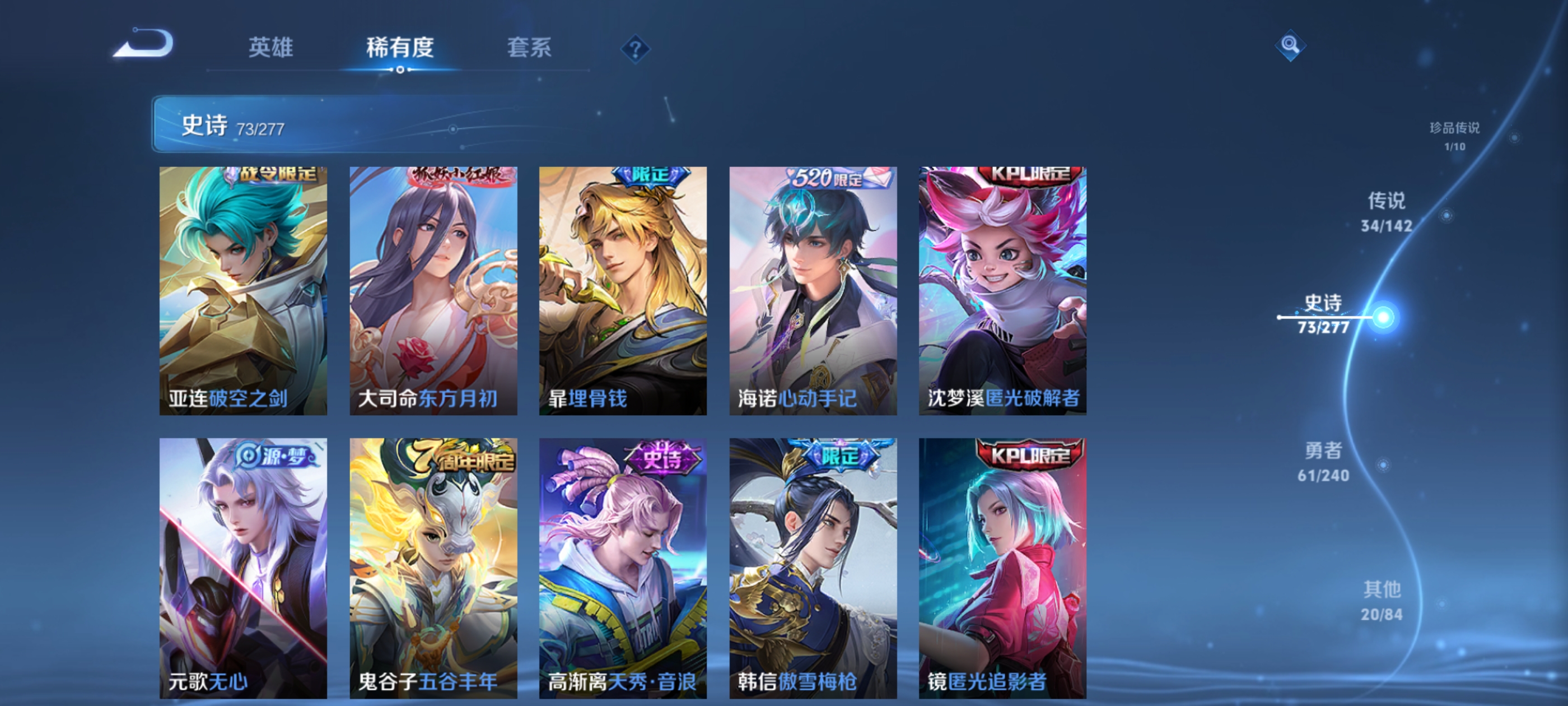This screenshot has height=706, width=1568.
Task: Click the 稀有度 tab indicator dot
Action: point(400,69)
